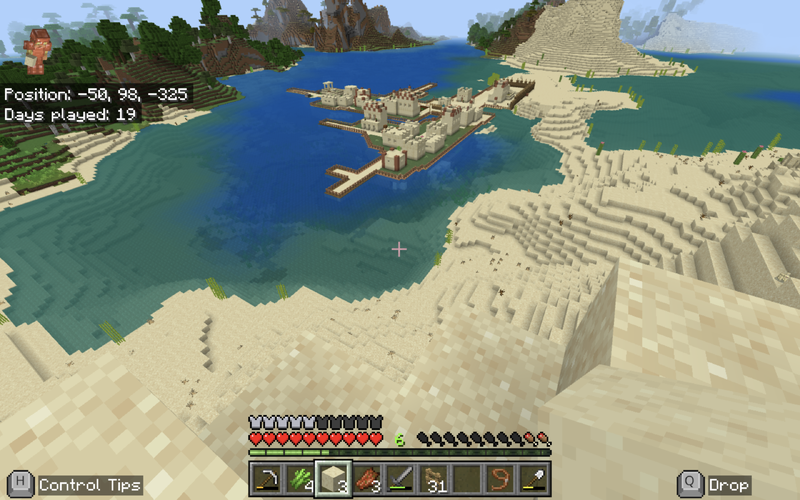This screenshot has height=500, width=800.
Task: Select the red raw meat hotbar slot
Action: click(367, 479)
